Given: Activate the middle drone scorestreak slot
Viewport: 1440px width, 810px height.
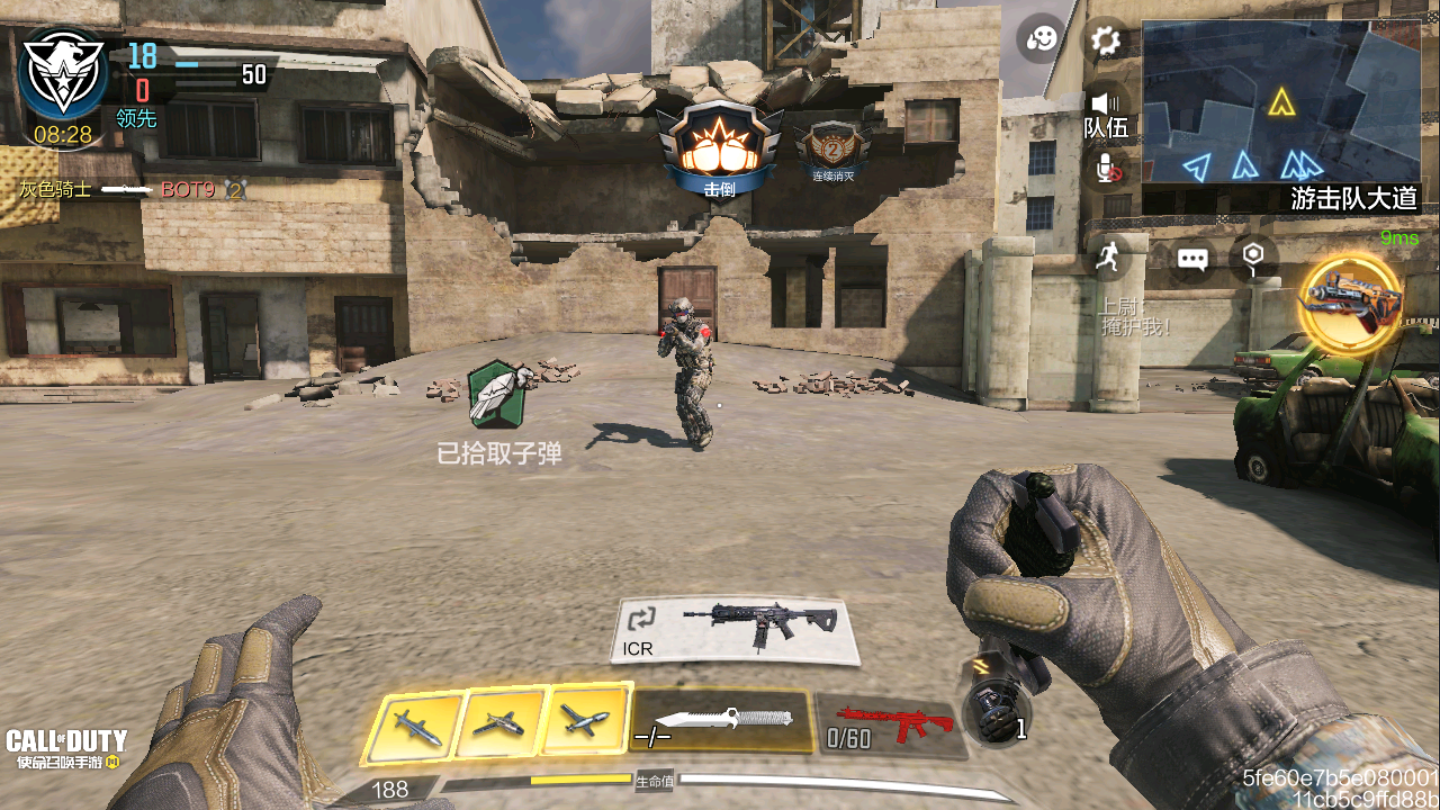Looking at the screenshot, I should pyautogui.click(x=499, y=722).
